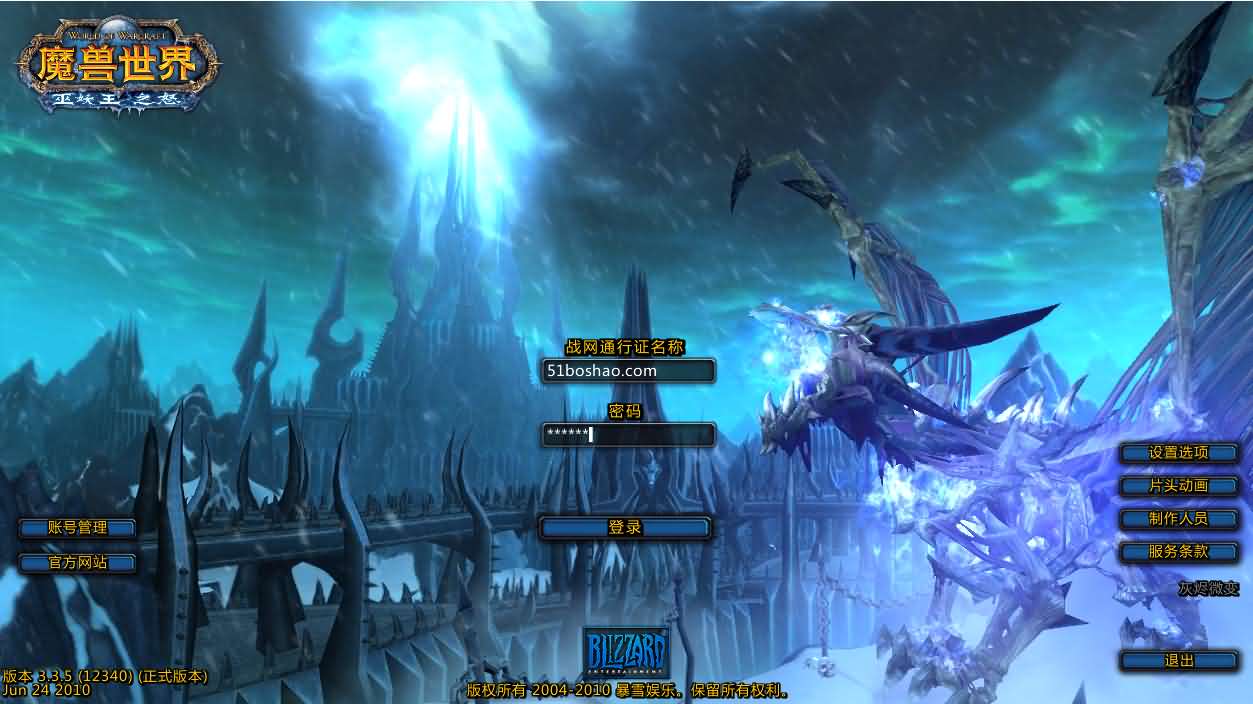Quit the game with 退出
Image resolution: width=1253 pixels, height=704 pixels.
pos(1179,660)
